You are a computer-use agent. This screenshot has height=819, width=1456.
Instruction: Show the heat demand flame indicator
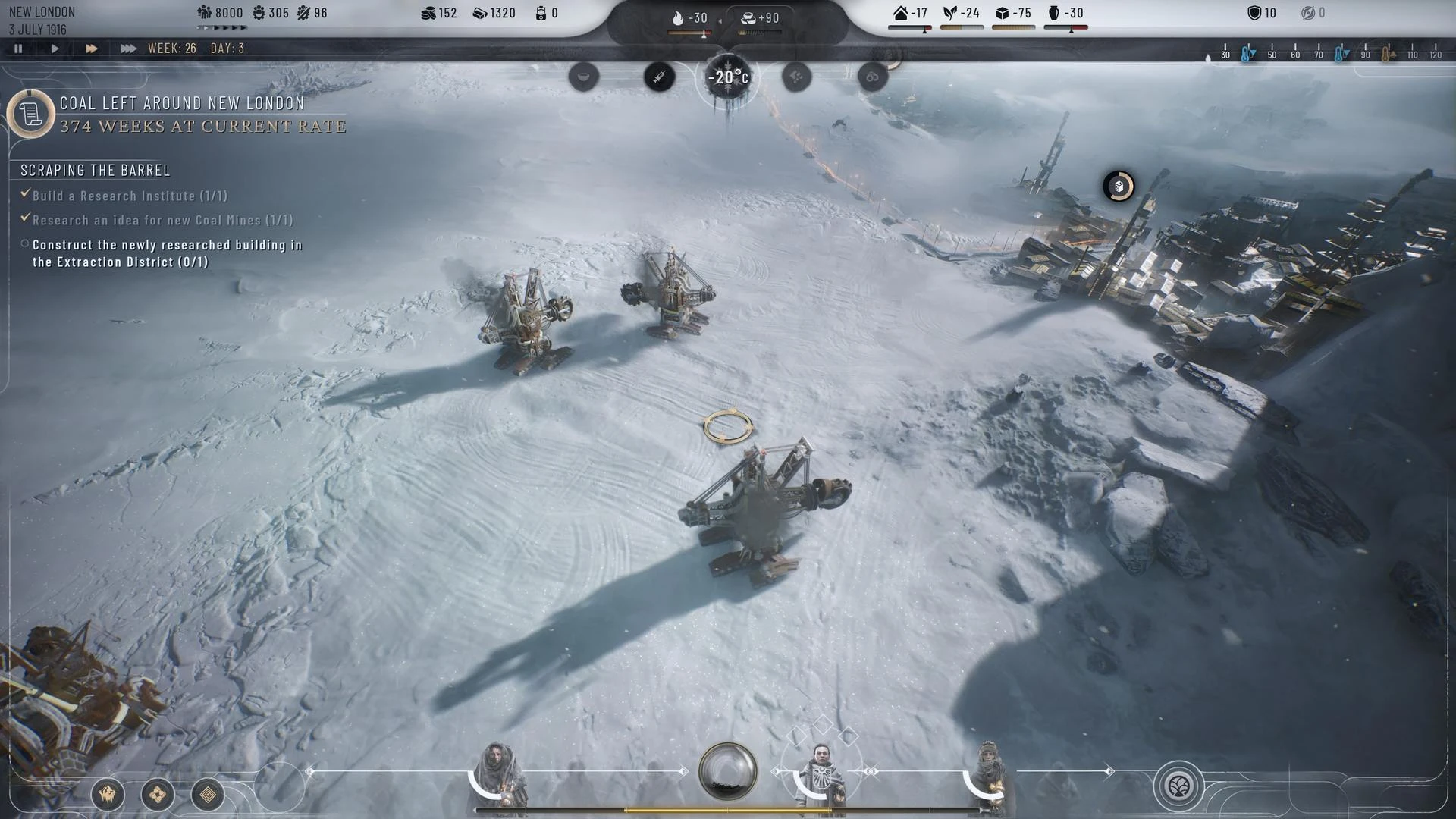coord(689,18)
